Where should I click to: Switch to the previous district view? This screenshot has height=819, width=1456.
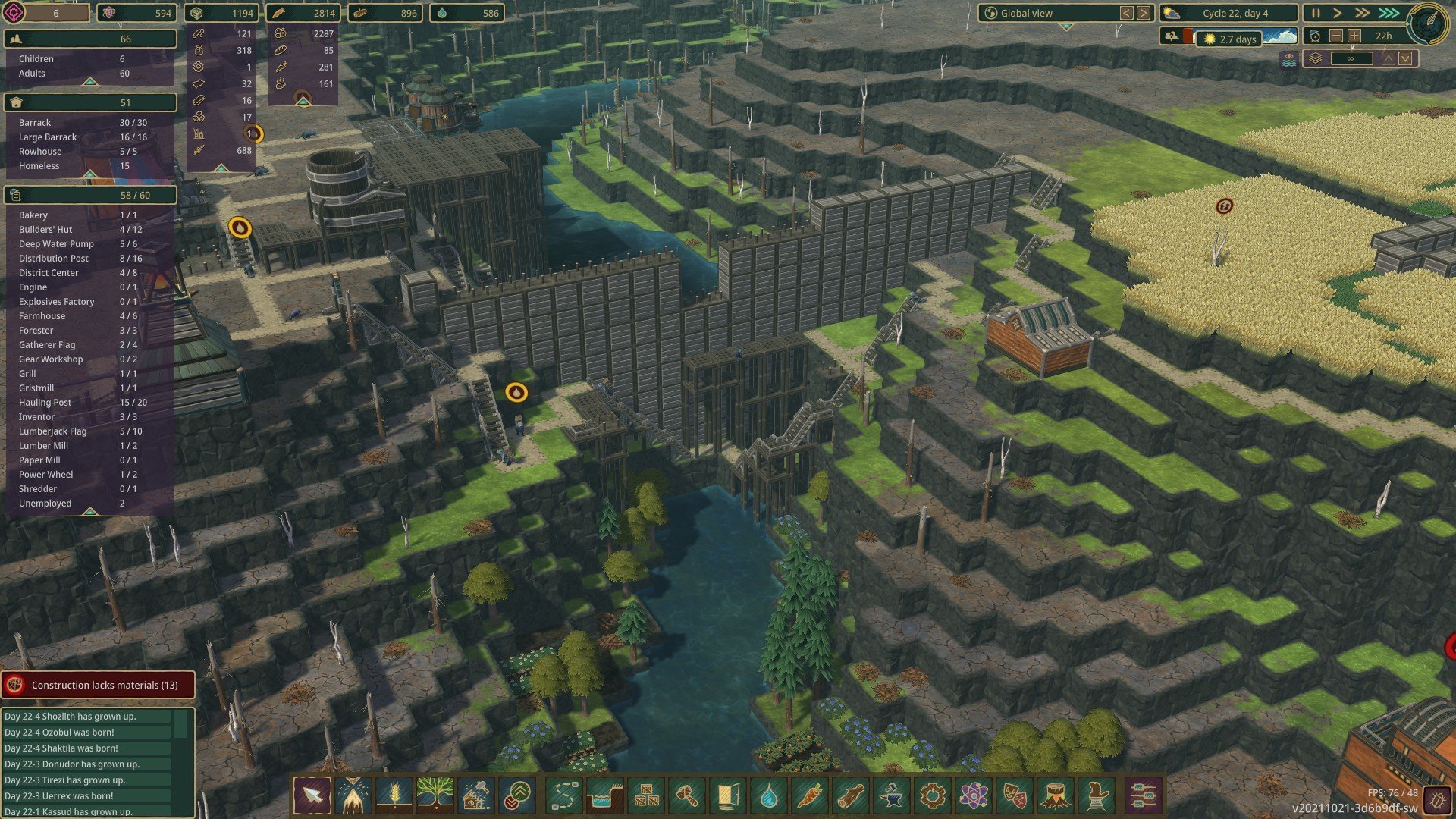1127,13
